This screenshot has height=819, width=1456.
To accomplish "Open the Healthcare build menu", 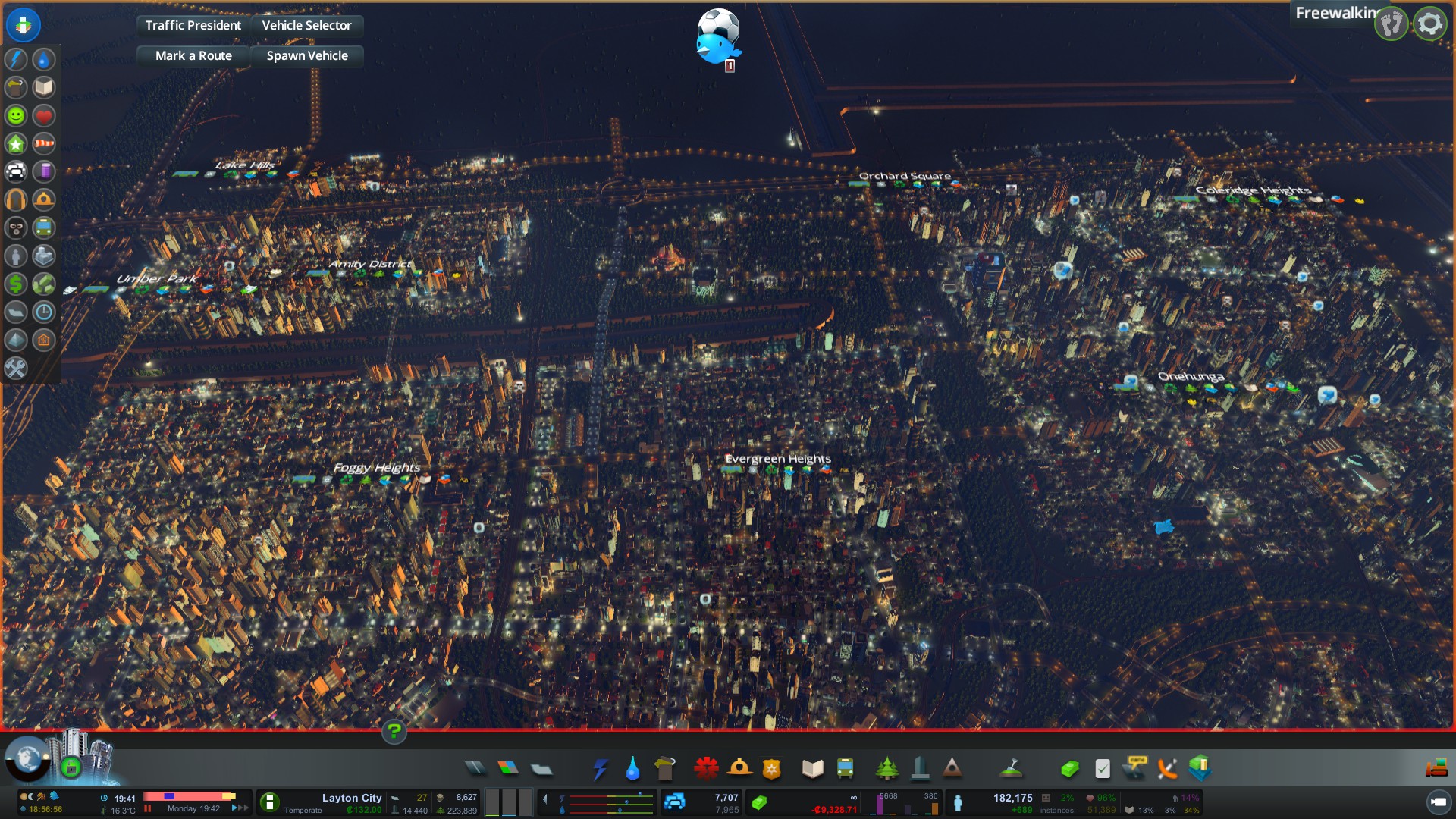I will coord(706,769).
